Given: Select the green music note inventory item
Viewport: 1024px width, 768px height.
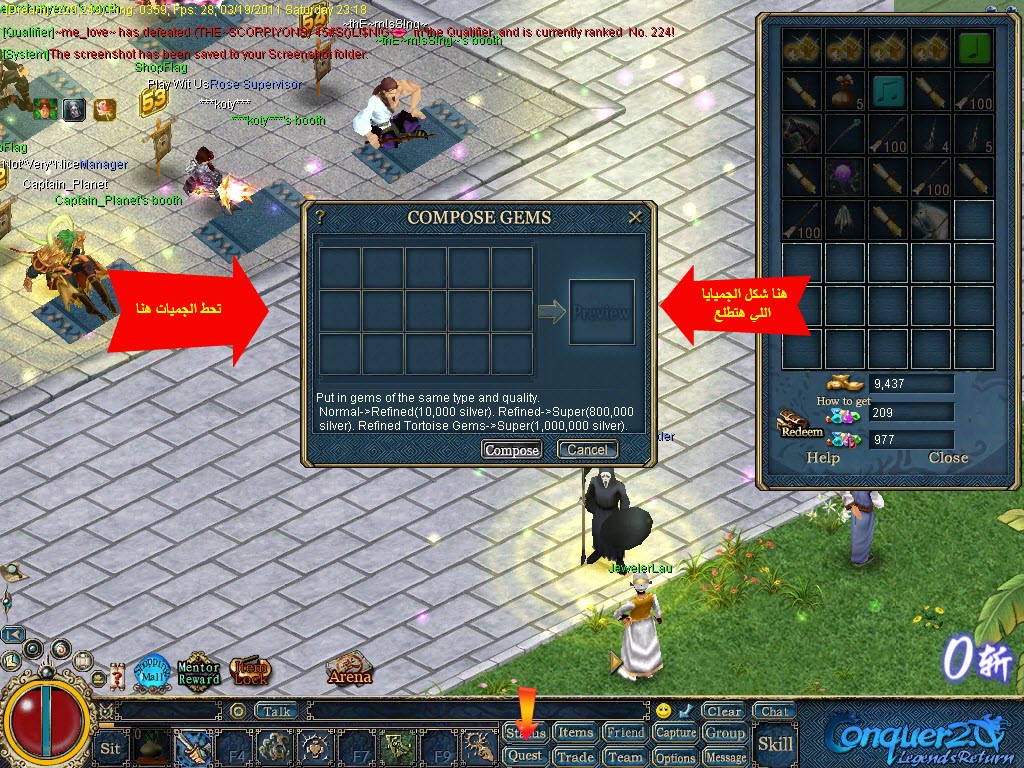Looking at the screenshot, I should [975, 48].
